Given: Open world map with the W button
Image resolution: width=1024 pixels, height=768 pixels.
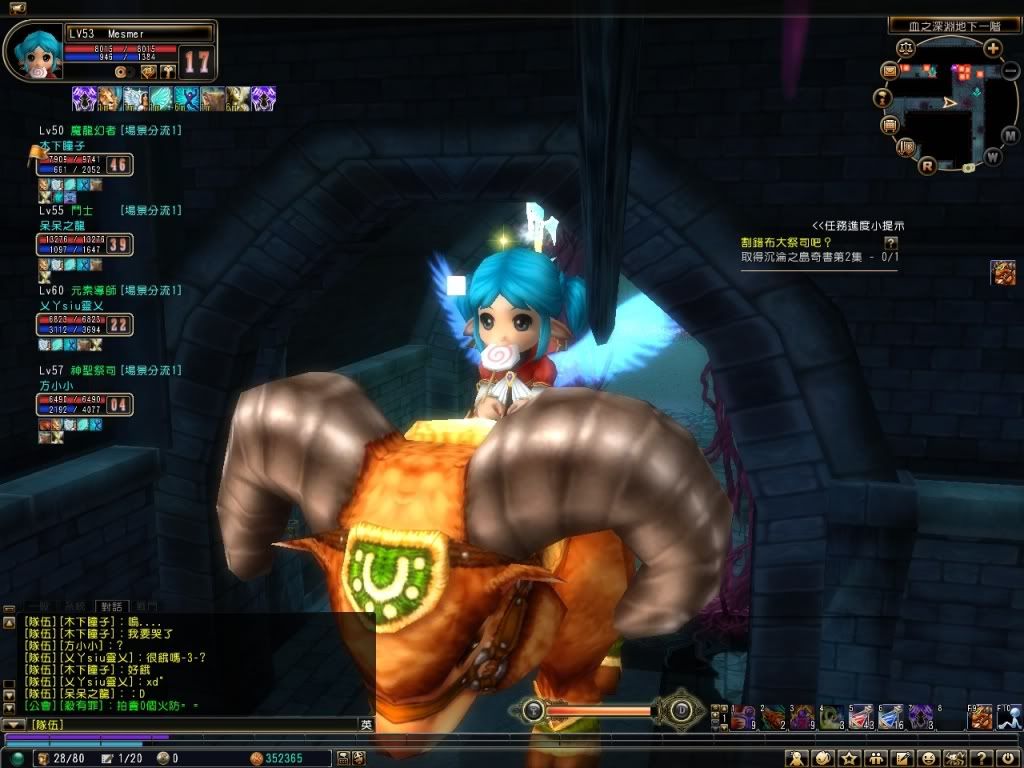Looking at the screenshot, I should (x=992, y=156).
